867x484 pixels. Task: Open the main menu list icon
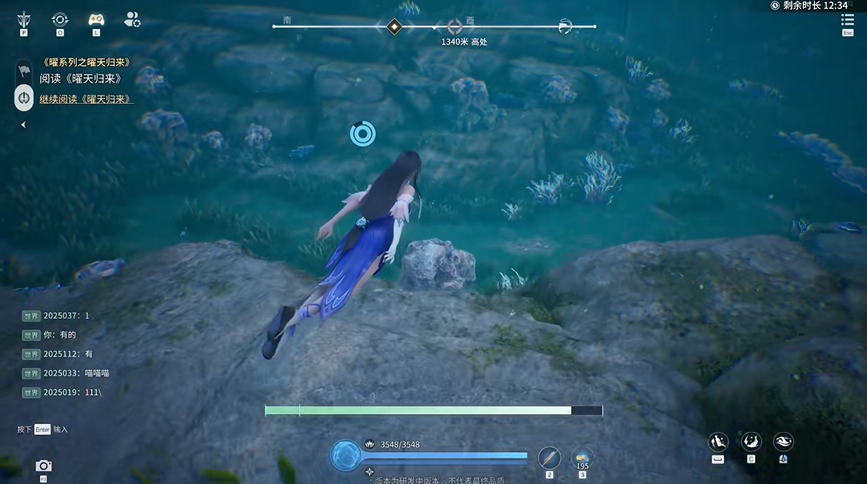click(848, 20)
